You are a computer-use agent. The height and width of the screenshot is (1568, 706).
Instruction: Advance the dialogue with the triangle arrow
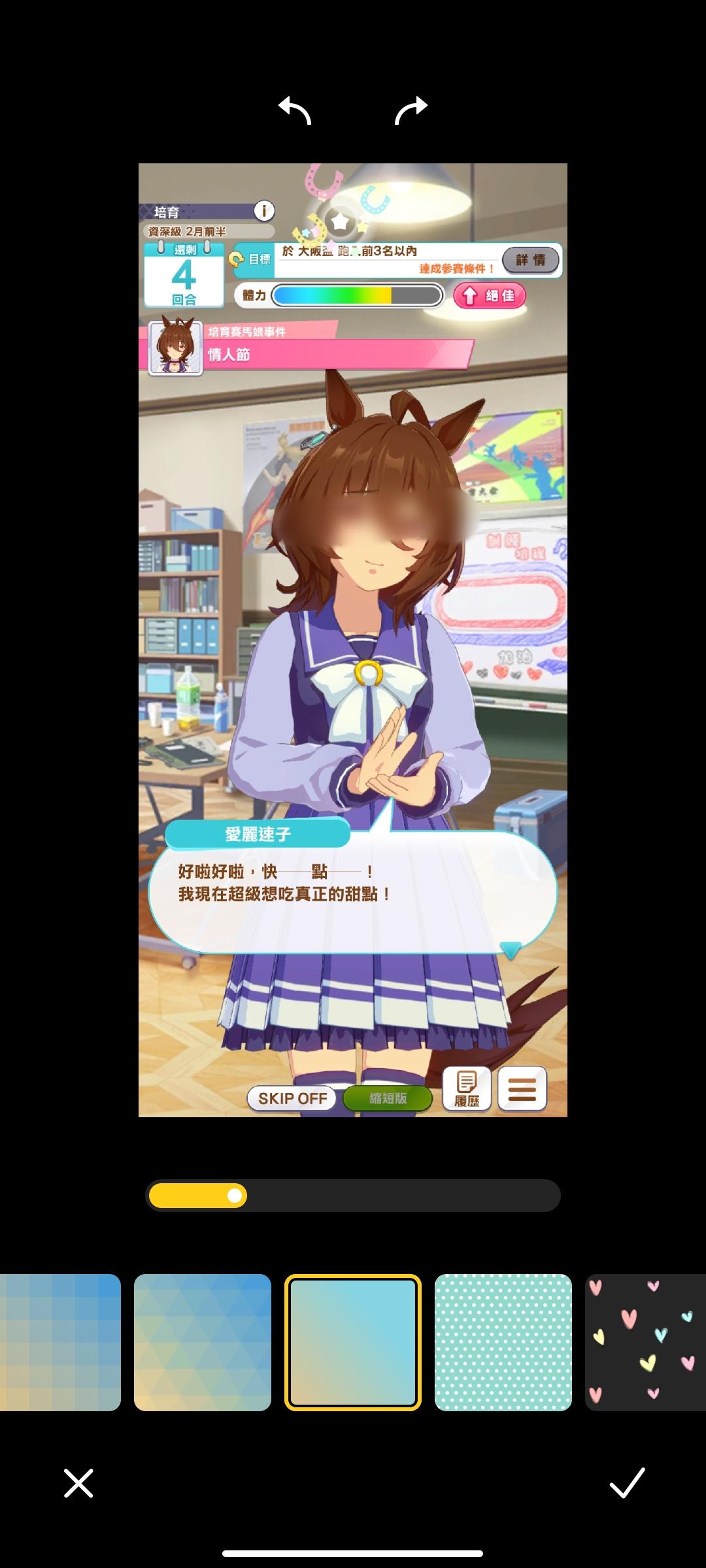coord(510,949)
